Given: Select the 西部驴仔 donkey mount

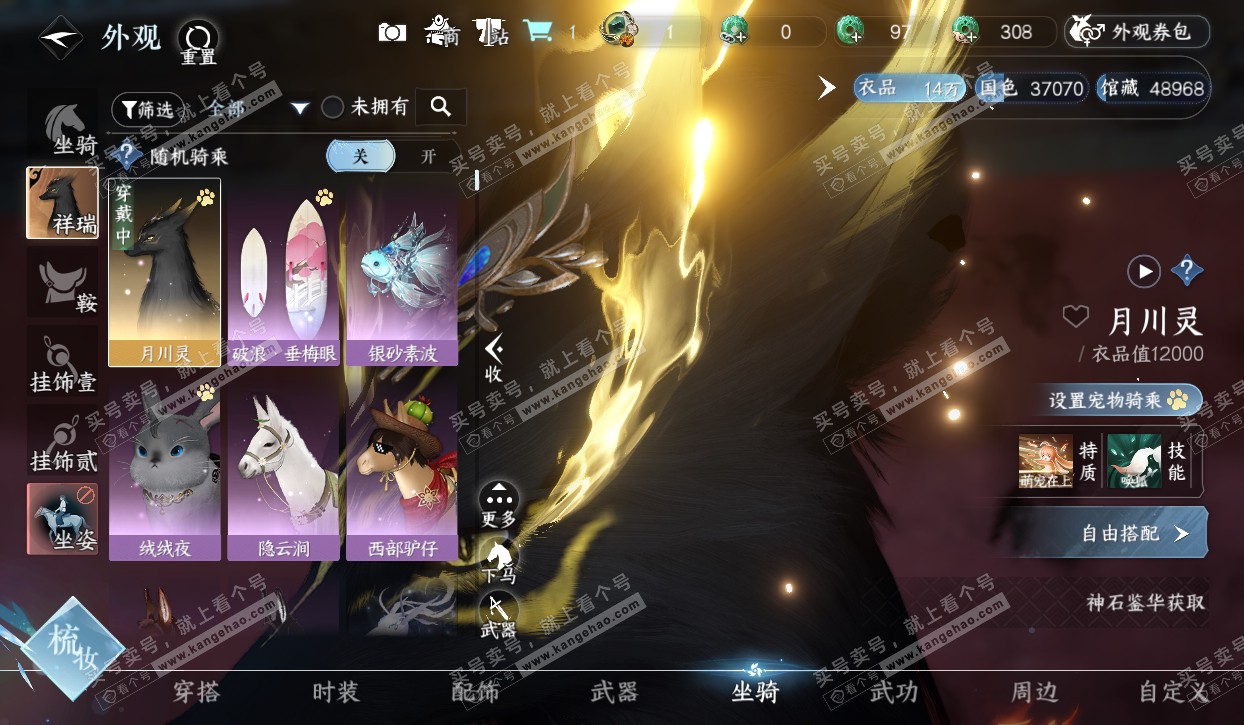Looking at the screenshot, I should (402, 469).
